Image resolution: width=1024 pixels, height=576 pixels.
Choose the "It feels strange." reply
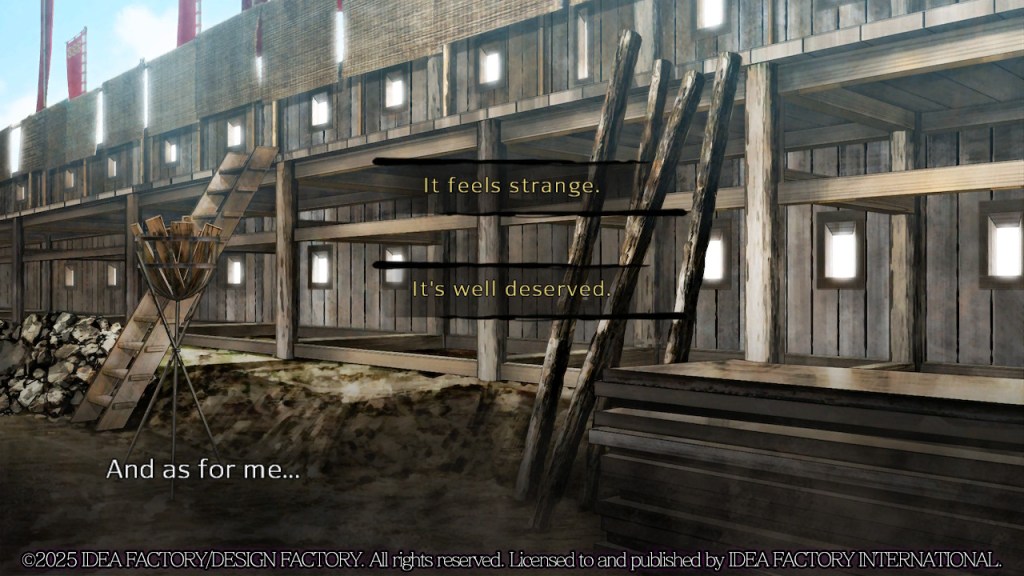tap(511, 186)
